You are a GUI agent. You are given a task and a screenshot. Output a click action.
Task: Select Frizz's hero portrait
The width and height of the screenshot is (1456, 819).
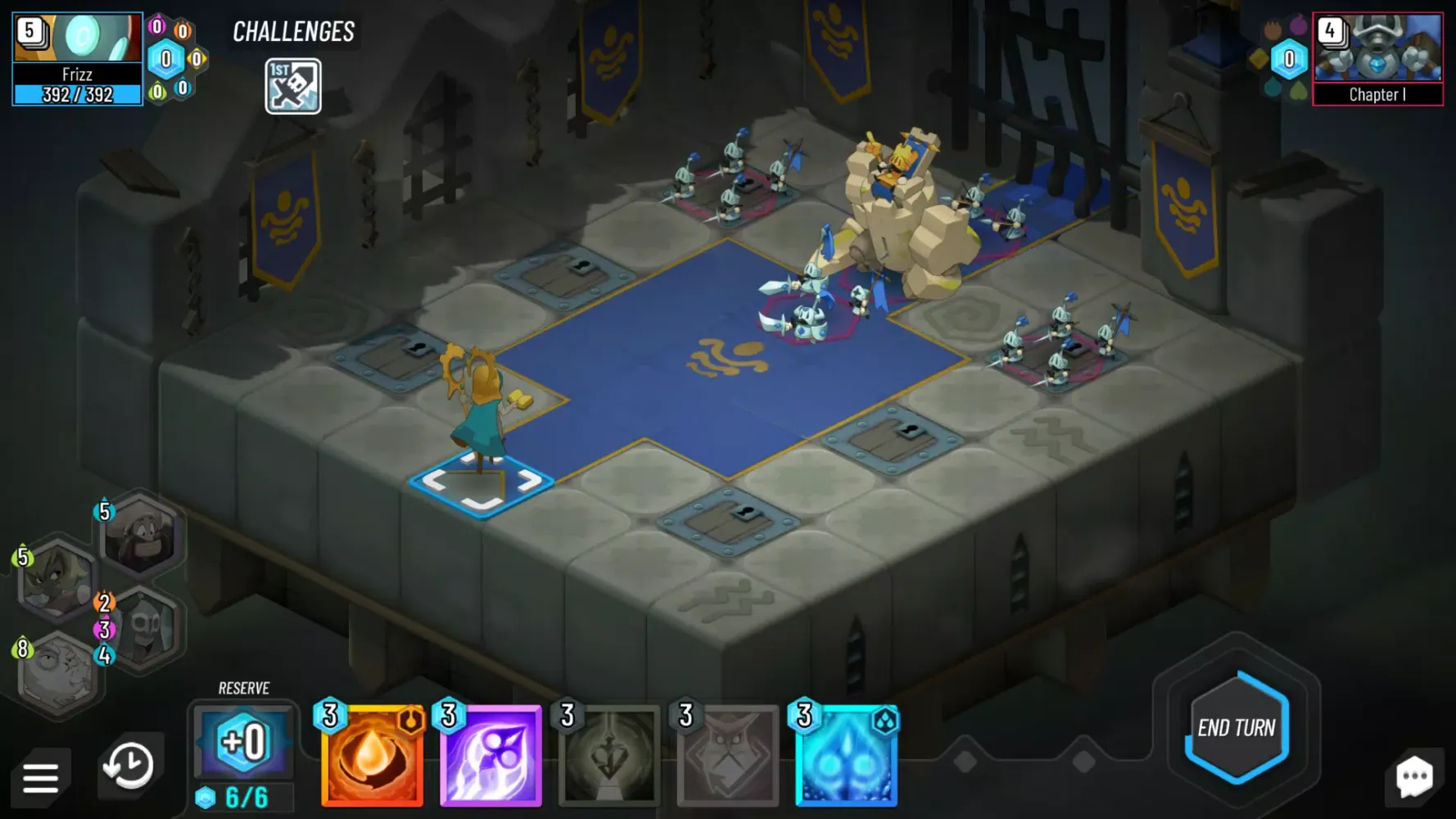coord(76,37)
